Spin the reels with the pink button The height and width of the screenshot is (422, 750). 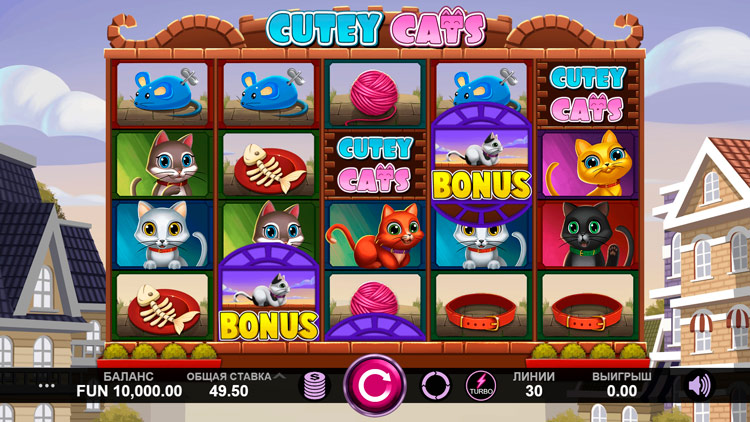pos(375,385)
